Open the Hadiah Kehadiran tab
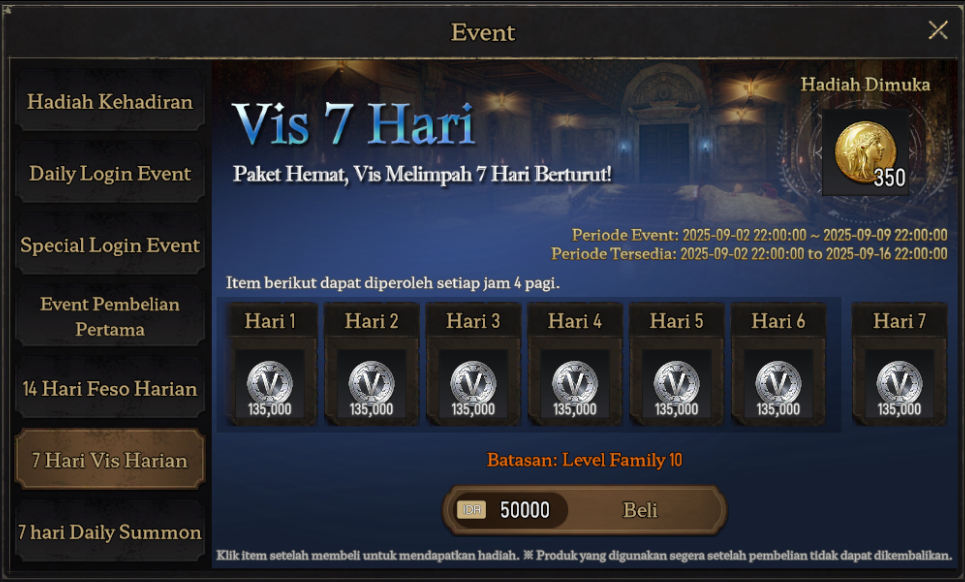965x582 pixels. [110, 102]
